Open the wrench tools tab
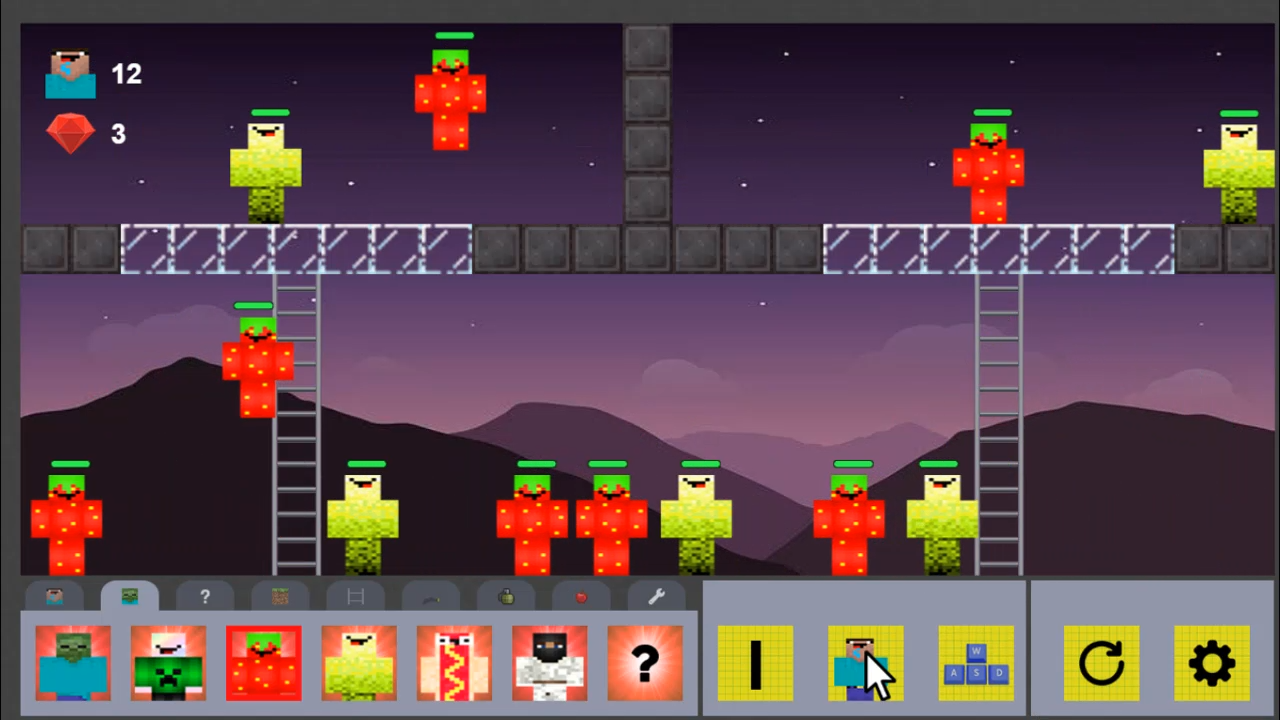Screen dimensions: 1280x720 point(656,597)
